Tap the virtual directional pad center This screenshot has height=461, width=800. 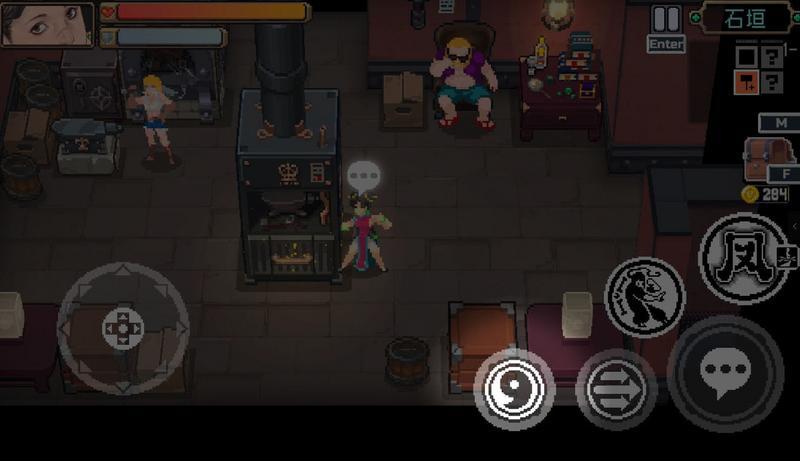[123, 328]
